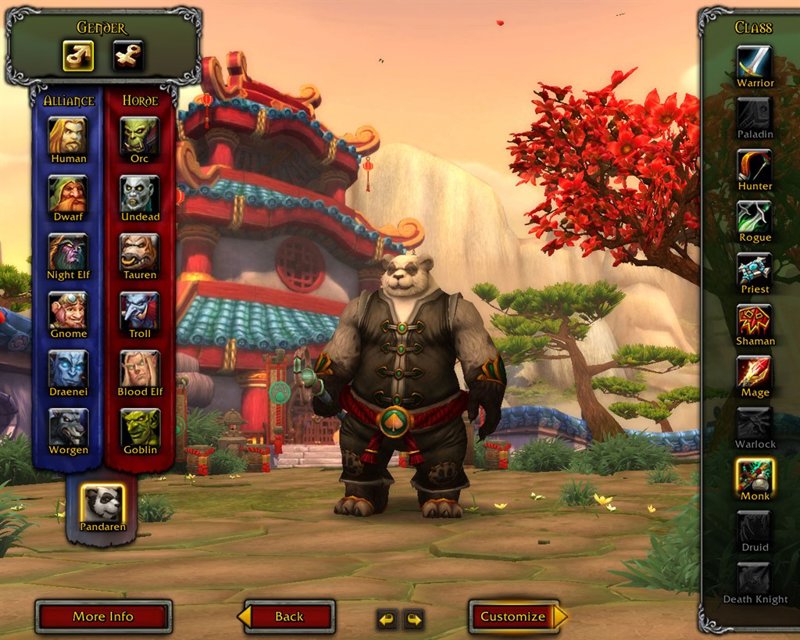Pick the Undead race
Screen dimensions: 800x640
[x=139, y=193]
